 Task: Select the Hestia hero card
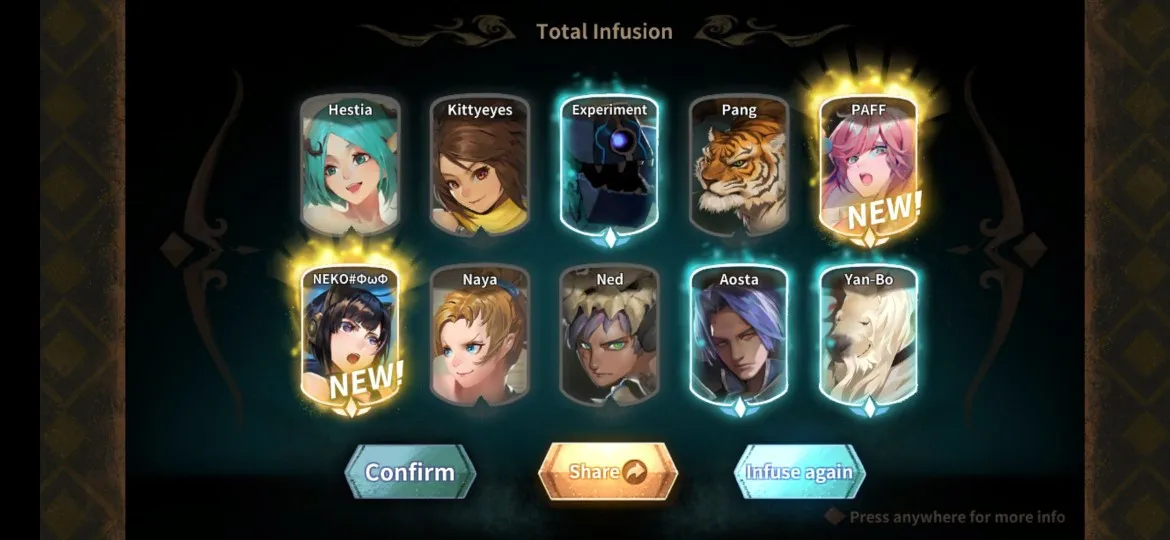(x=350, y=168)
